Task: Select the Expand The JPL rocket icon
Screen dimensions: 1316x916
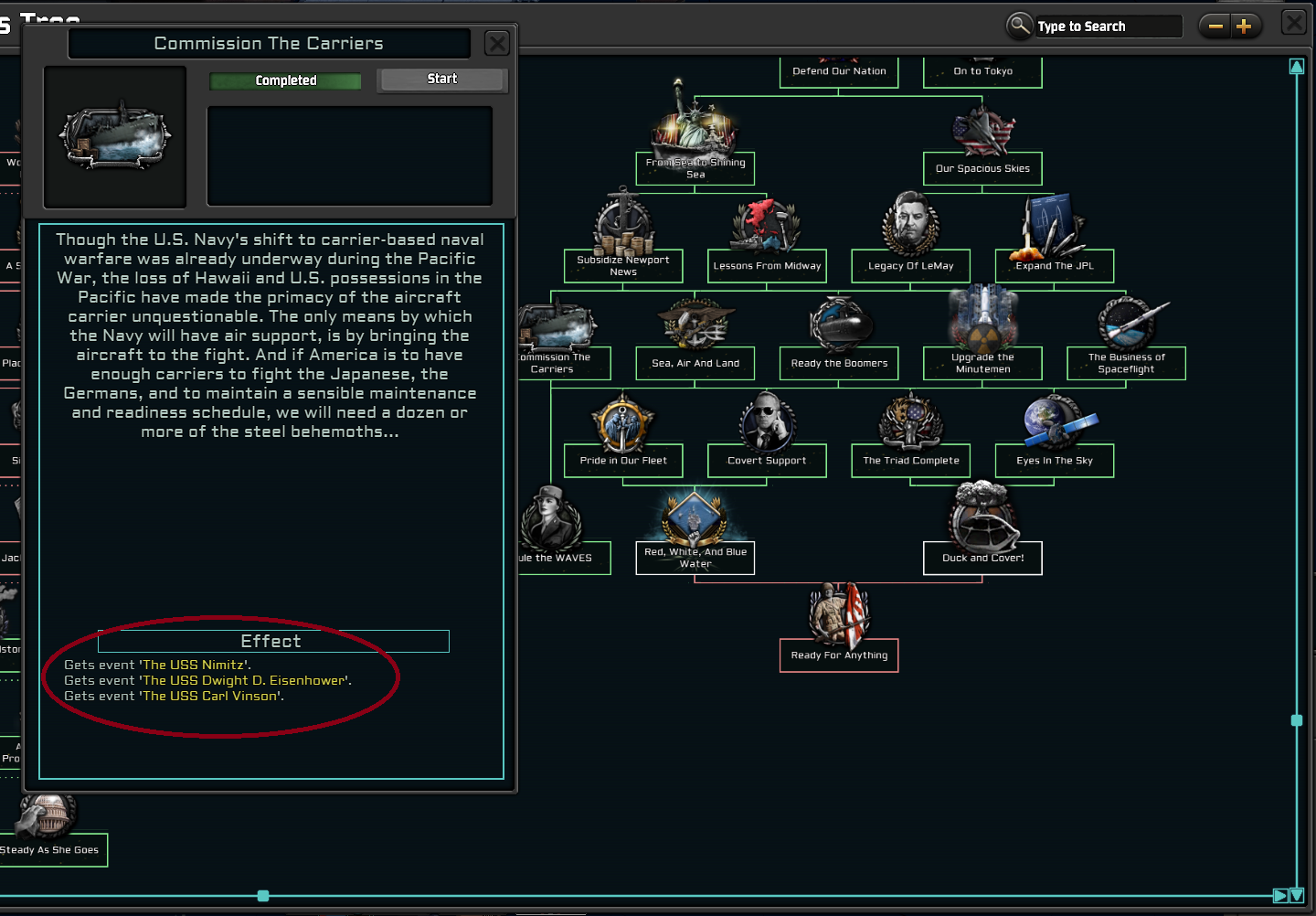Action: (1054, 229)
